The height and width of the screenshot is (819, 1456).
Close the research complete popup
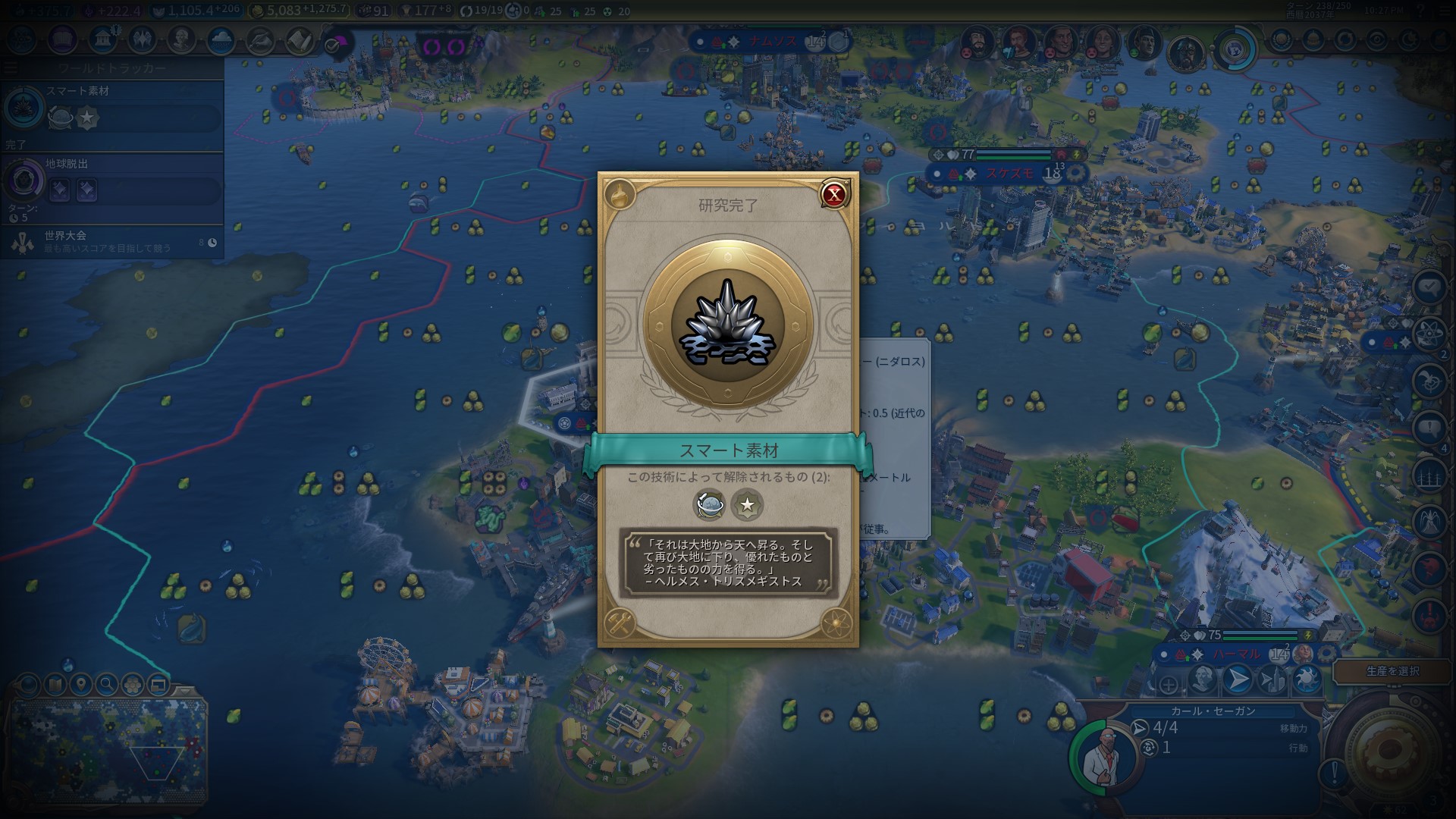[x=834, y=195]
